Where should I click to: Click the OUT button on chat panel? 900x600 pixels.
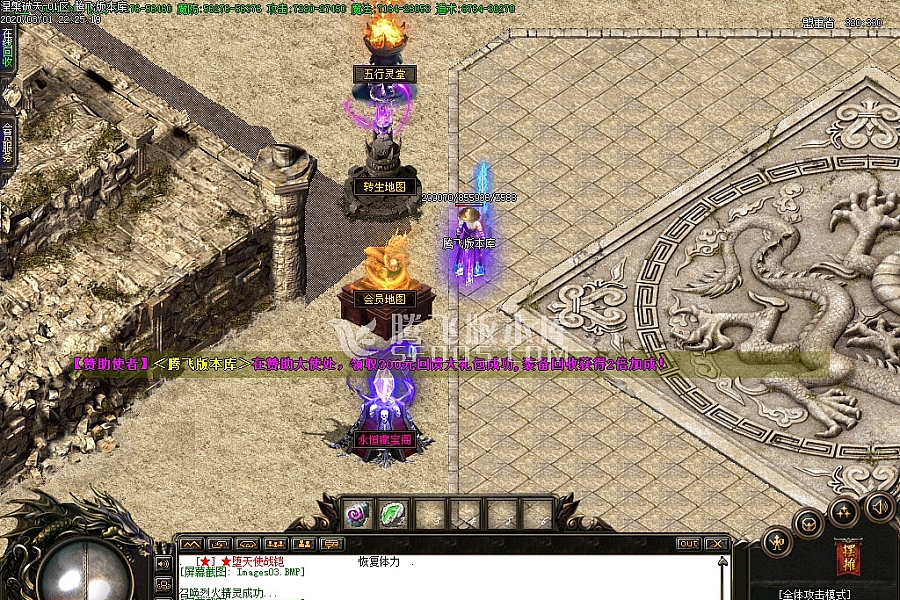point(688,544)
